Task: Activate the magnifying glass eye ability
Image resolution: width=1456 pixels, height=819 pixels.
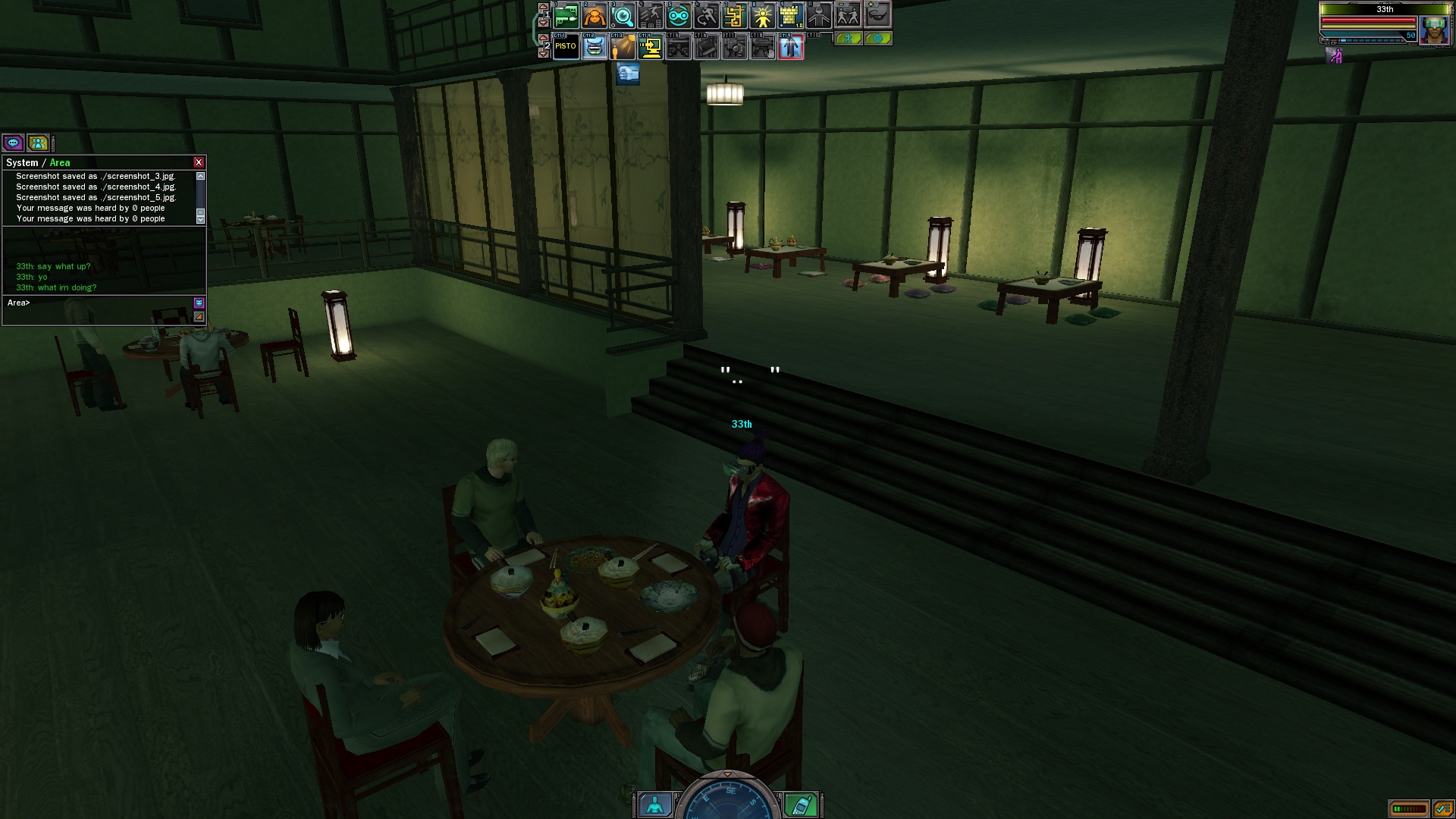Action: [623, 15]
